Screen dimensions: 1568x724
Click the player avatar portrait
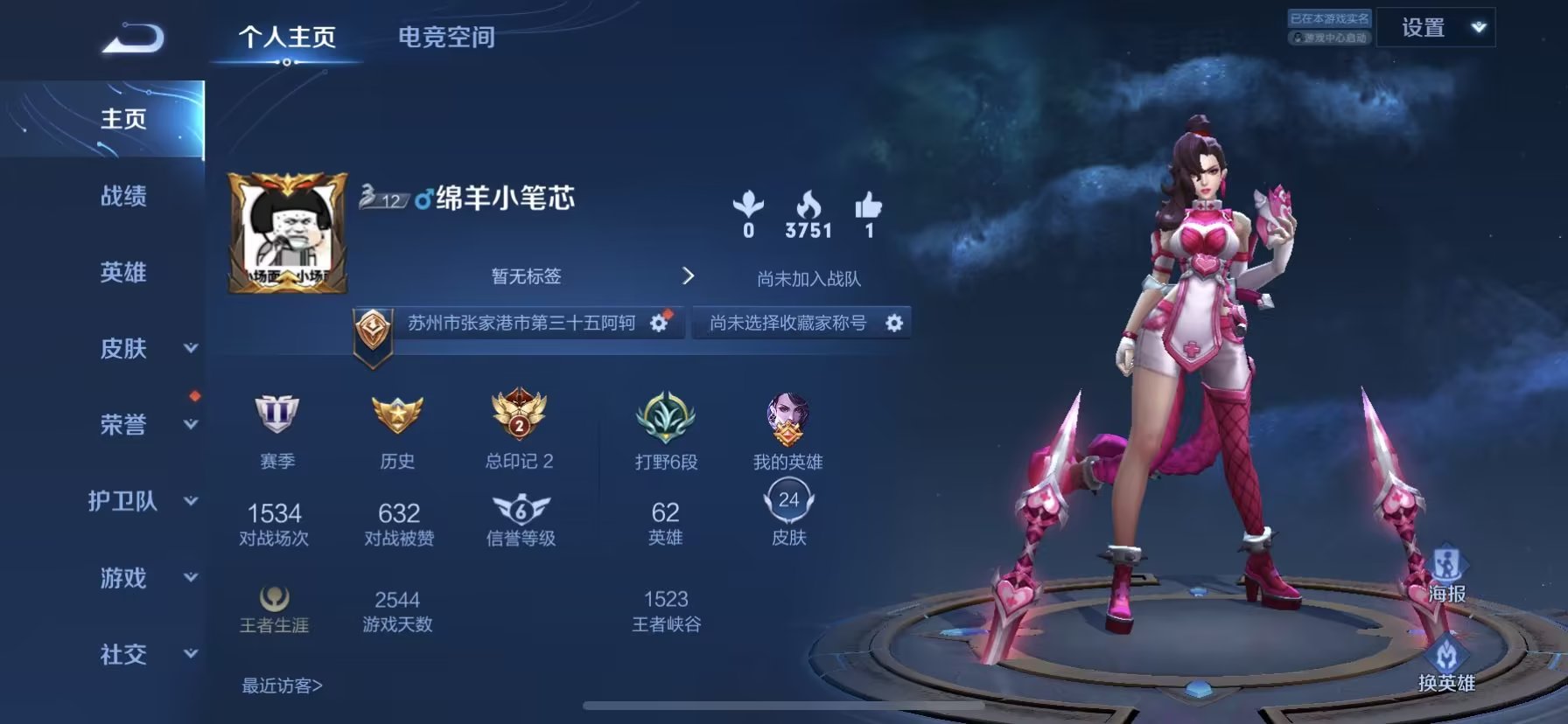pyautogui.click(x=287, y=233)
